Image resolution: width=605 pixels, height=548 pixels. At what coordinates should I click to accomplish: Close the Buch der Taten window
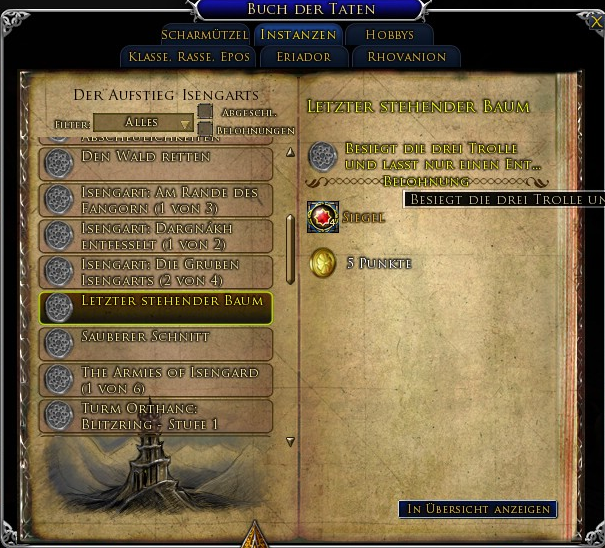pyautogui.click(x=596, y=21)
